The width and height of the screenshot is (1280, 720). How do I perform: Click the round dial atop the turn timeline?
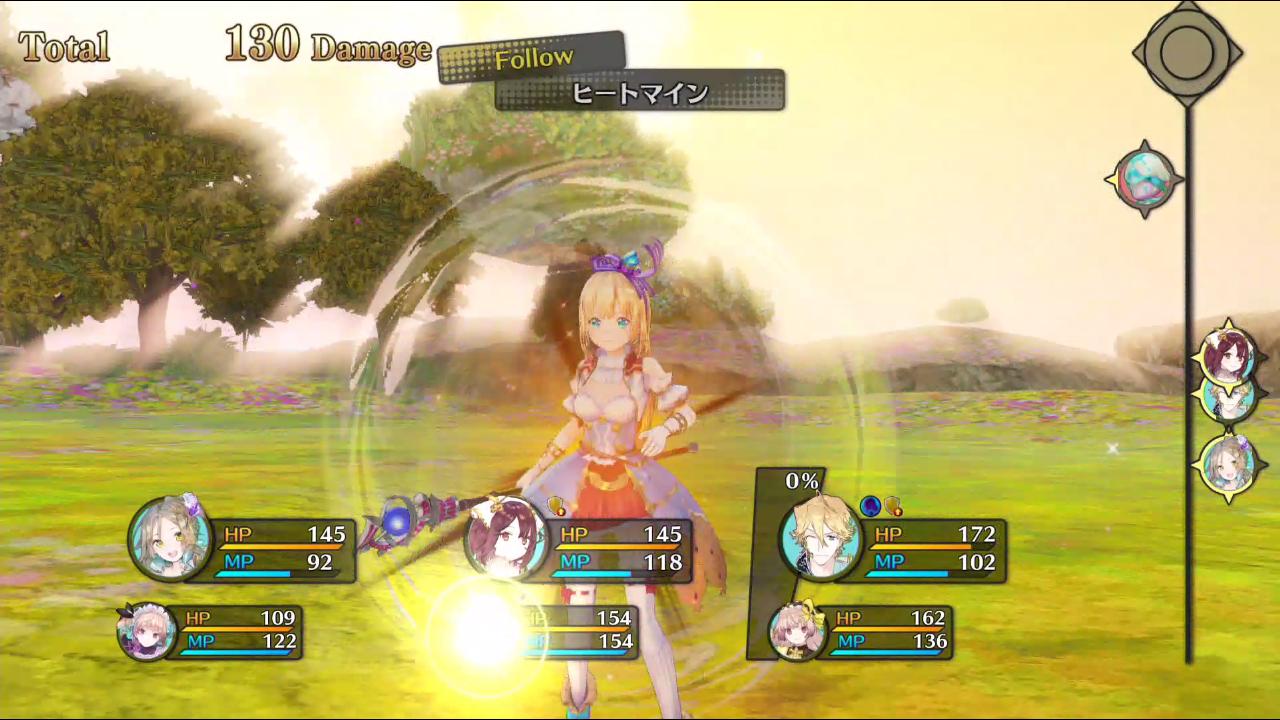(1187, 51)
